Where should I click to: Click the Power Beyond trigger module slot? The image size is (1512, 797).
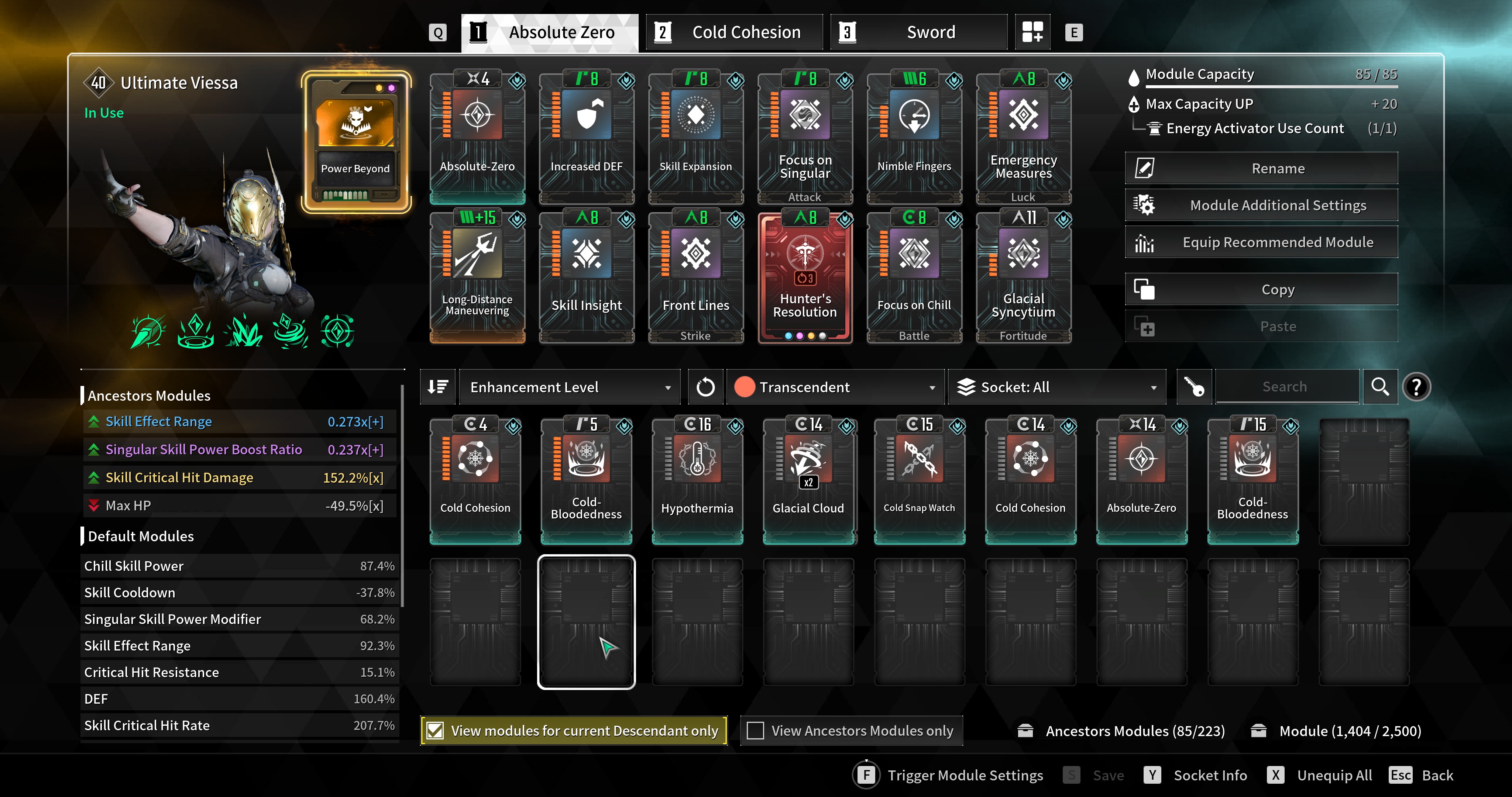(x=356, y=141)
